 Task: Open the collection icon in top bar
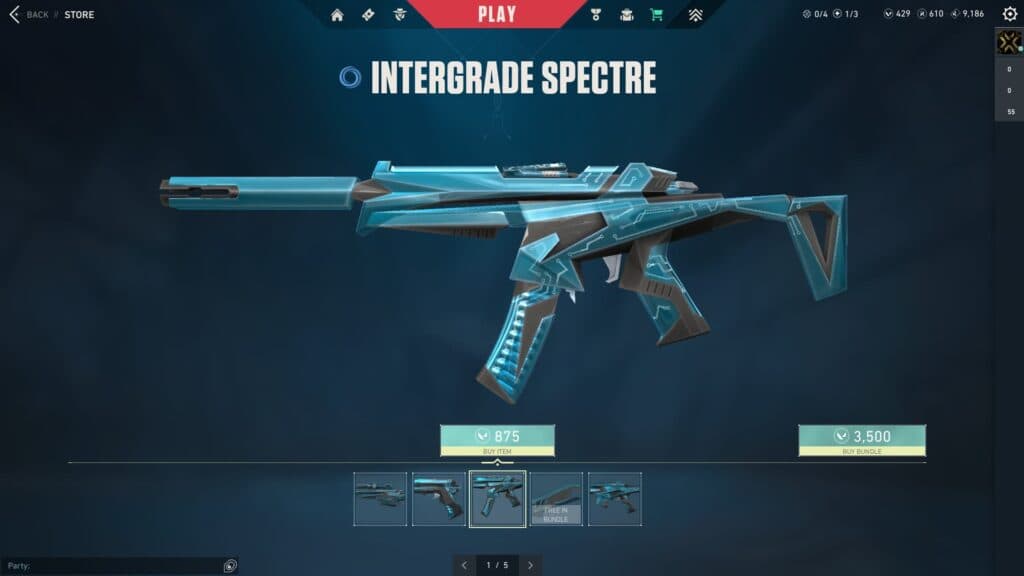[x=627, y=15]
